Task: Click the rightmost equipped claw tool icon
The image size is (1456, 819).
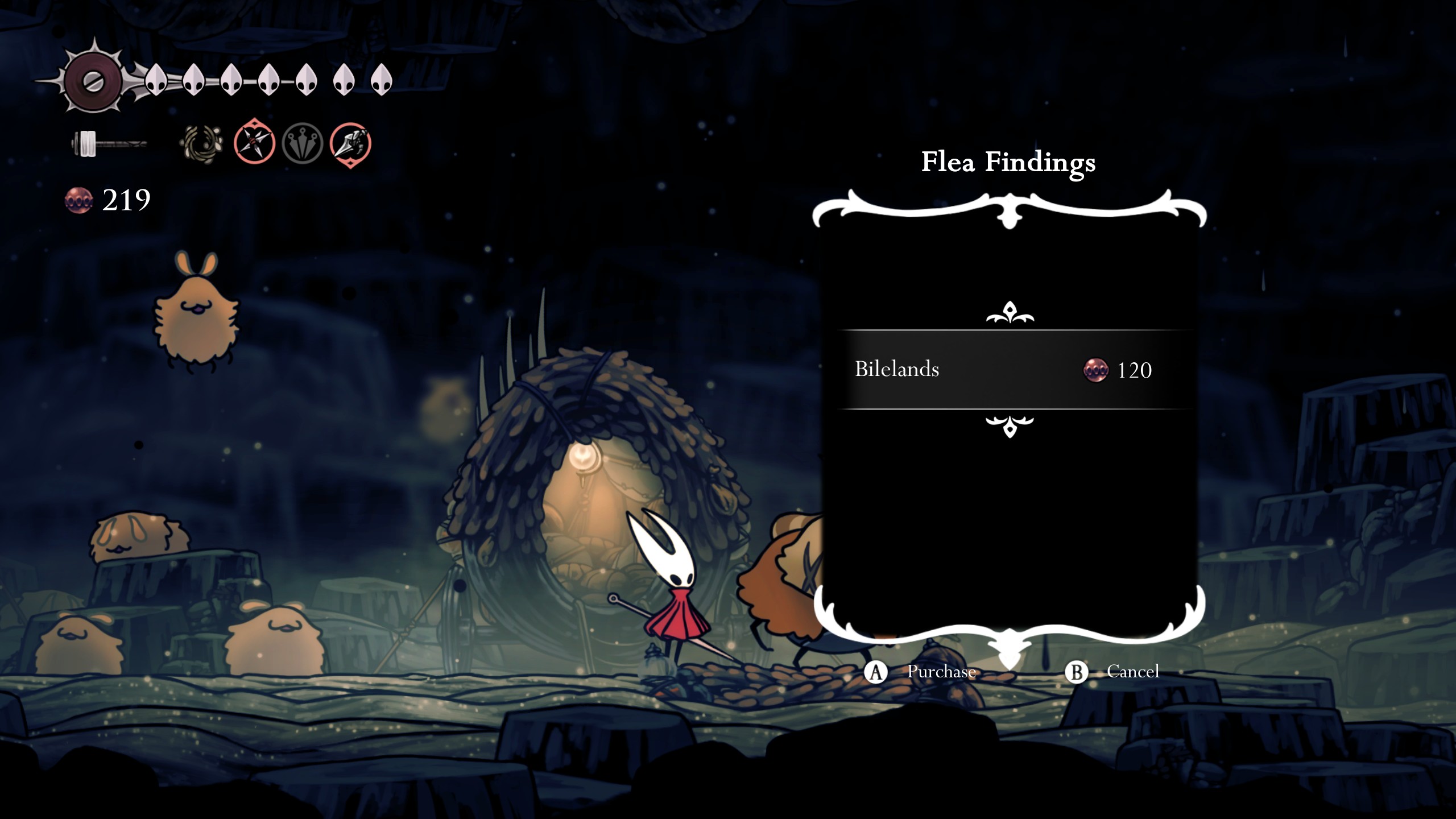Action: point(351,143)
